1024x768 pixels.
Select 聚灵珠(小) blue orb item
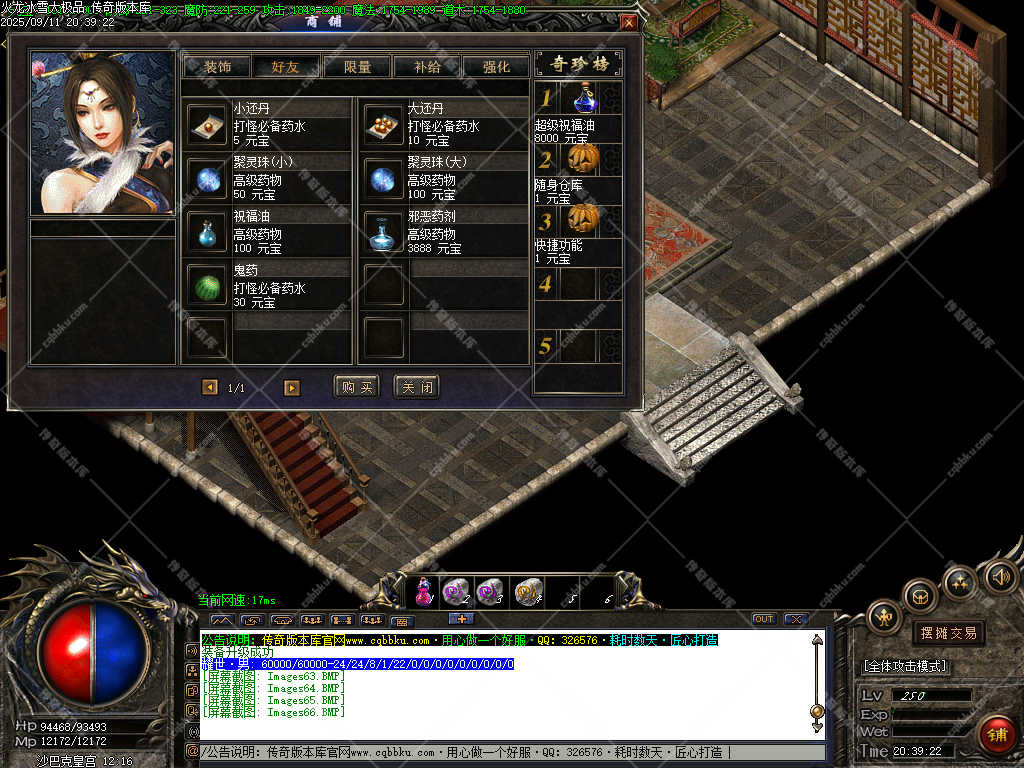(x=207, y=179)
